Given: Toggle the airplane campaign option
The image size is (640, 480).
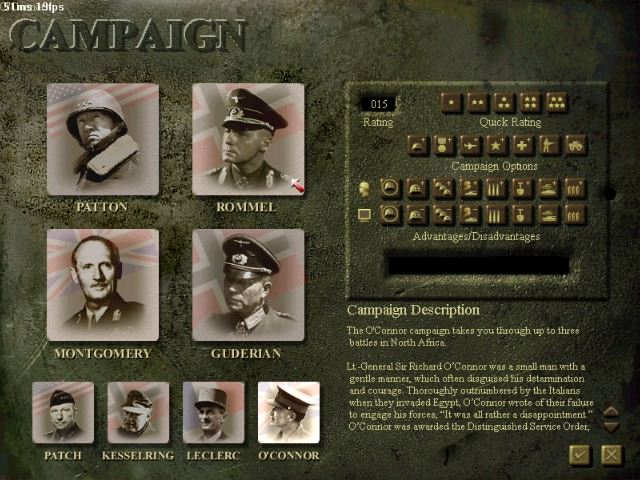Looking at the screenshot, I should [x=471, y=145].
